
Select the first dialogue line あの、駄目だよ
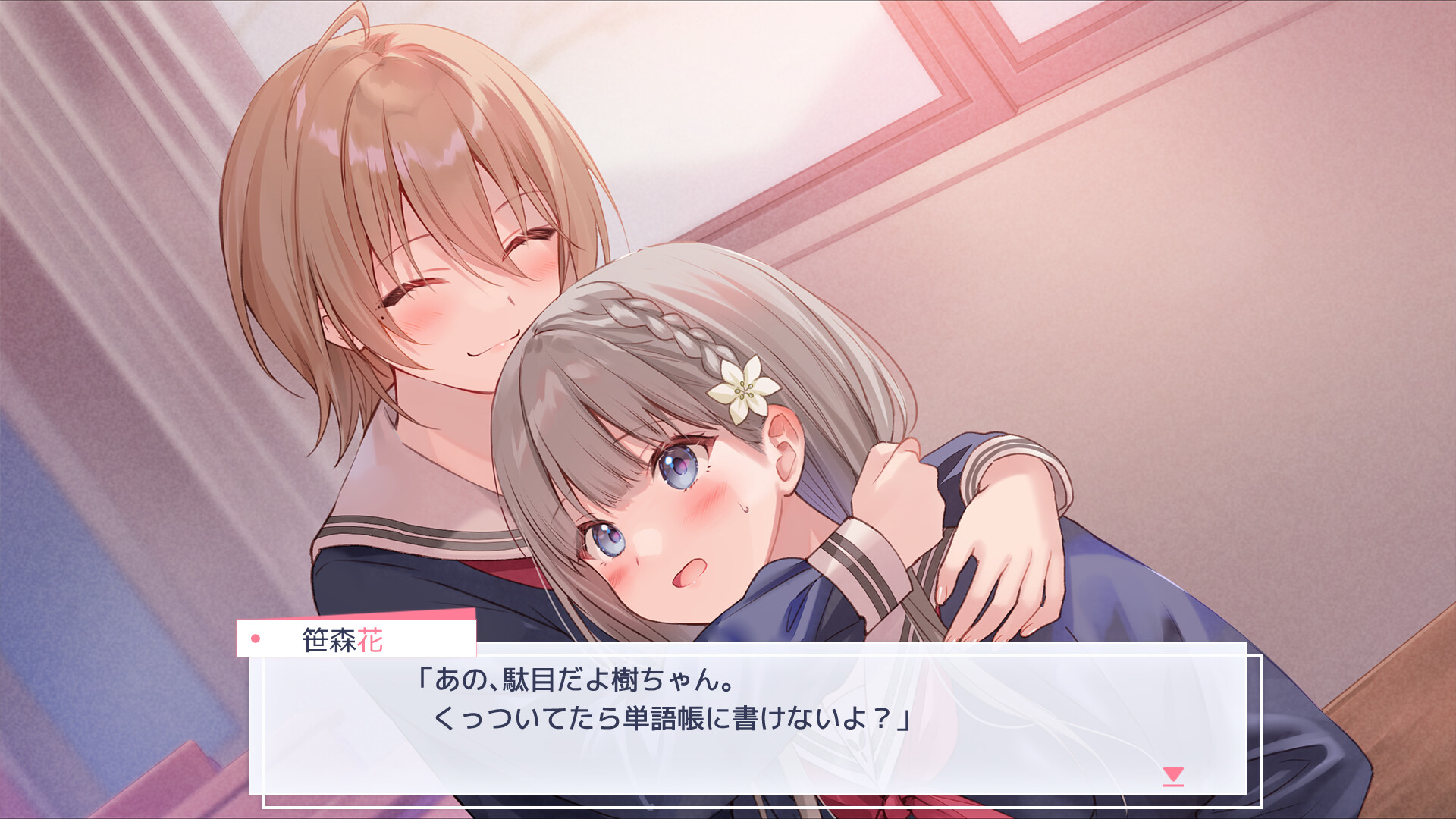(576, 682)
